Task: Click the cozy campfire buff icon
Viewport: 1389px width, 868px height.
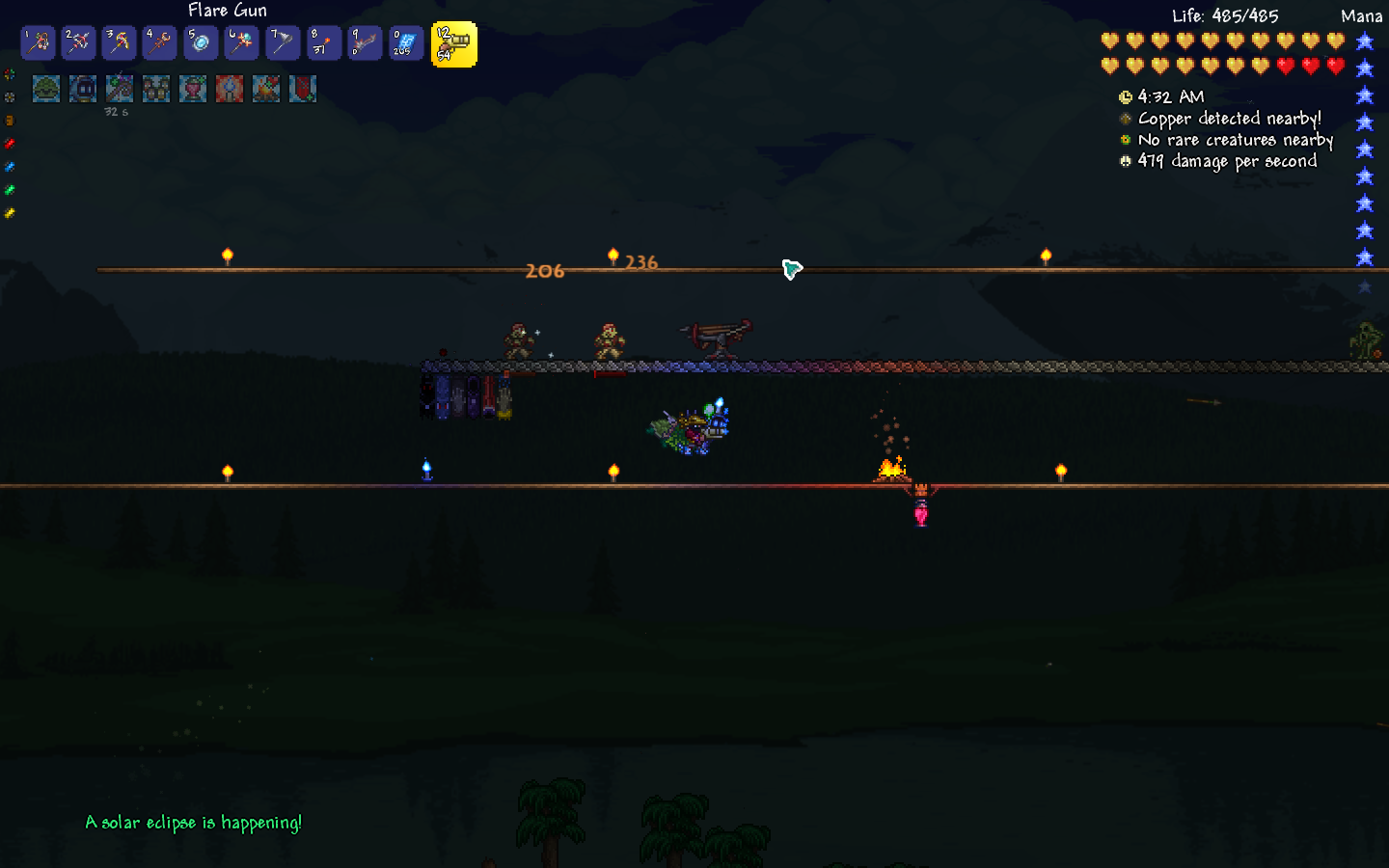Action: (266, 89)
